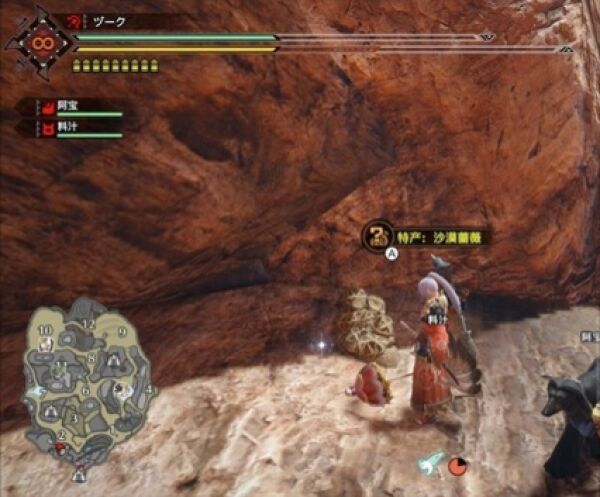The width and height of the screenshot is (600, 497).
Task: Select the infinity quest timer emblem
Action: (41, 43)
